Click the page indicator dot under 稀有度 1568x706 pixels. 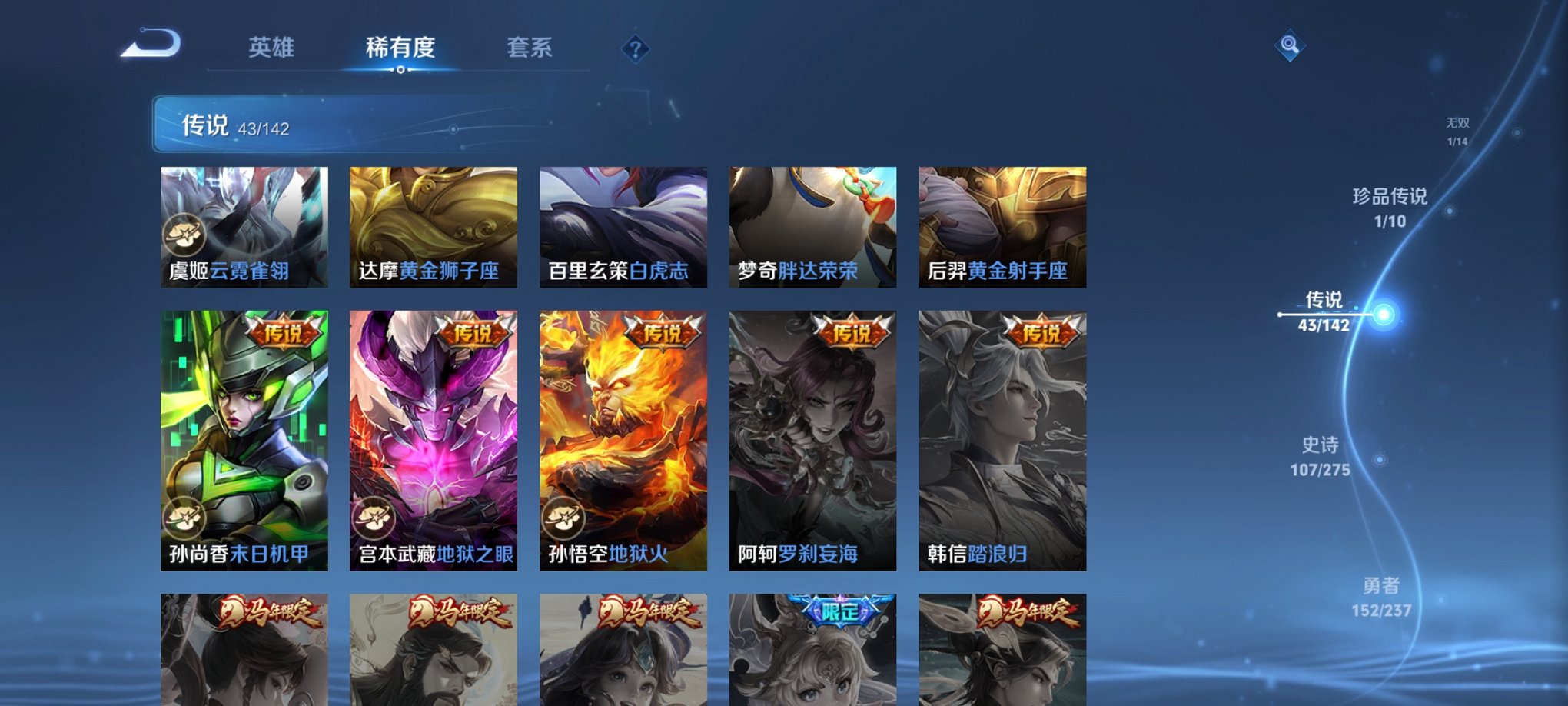pos(399,71)
